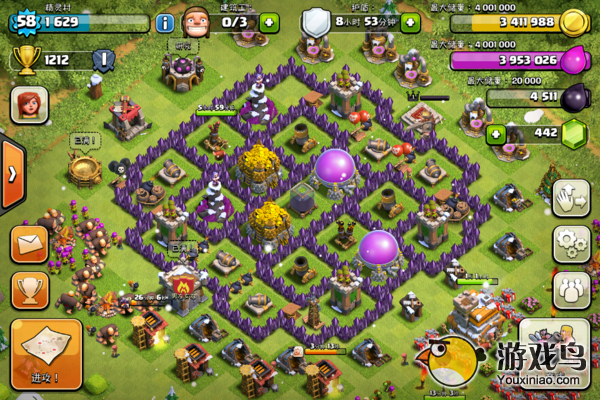Image resolution: width=600 pixels, height=400 pixels.
Task: Expand the orange side panel arrow
Action: [x=10, y=174]
